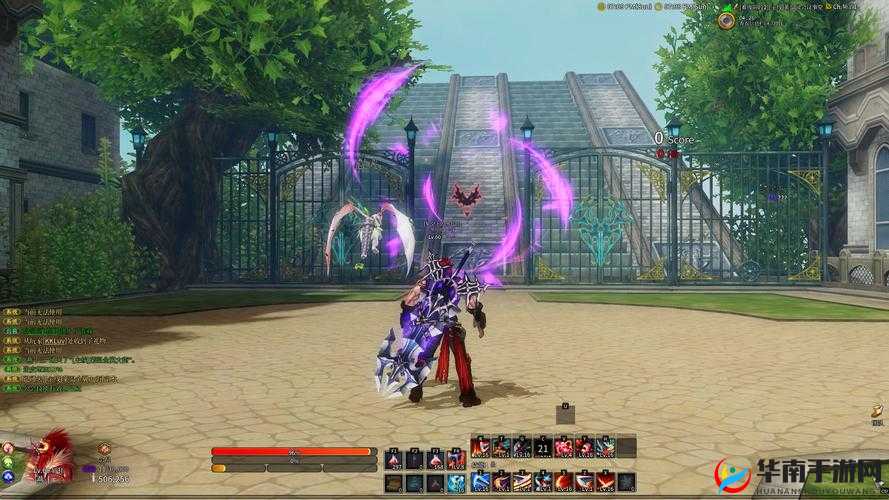Open the round gold-rimmed icon at the top
This screenshot has height=500, width=889.
point(726,20)
